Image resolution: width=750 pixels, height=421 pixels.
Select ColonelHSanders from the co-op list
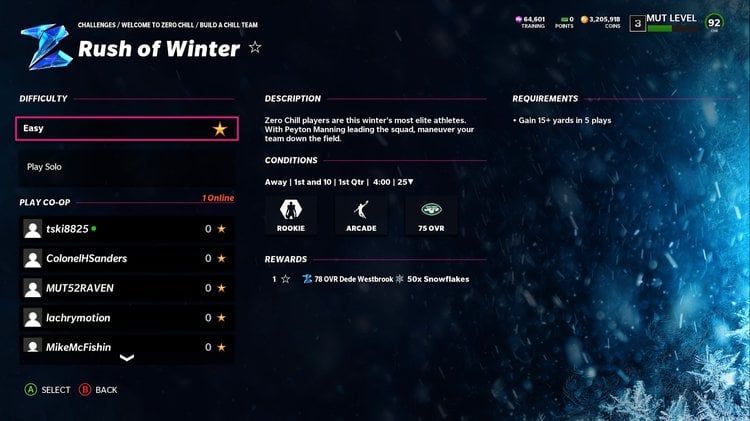(127, 258)
